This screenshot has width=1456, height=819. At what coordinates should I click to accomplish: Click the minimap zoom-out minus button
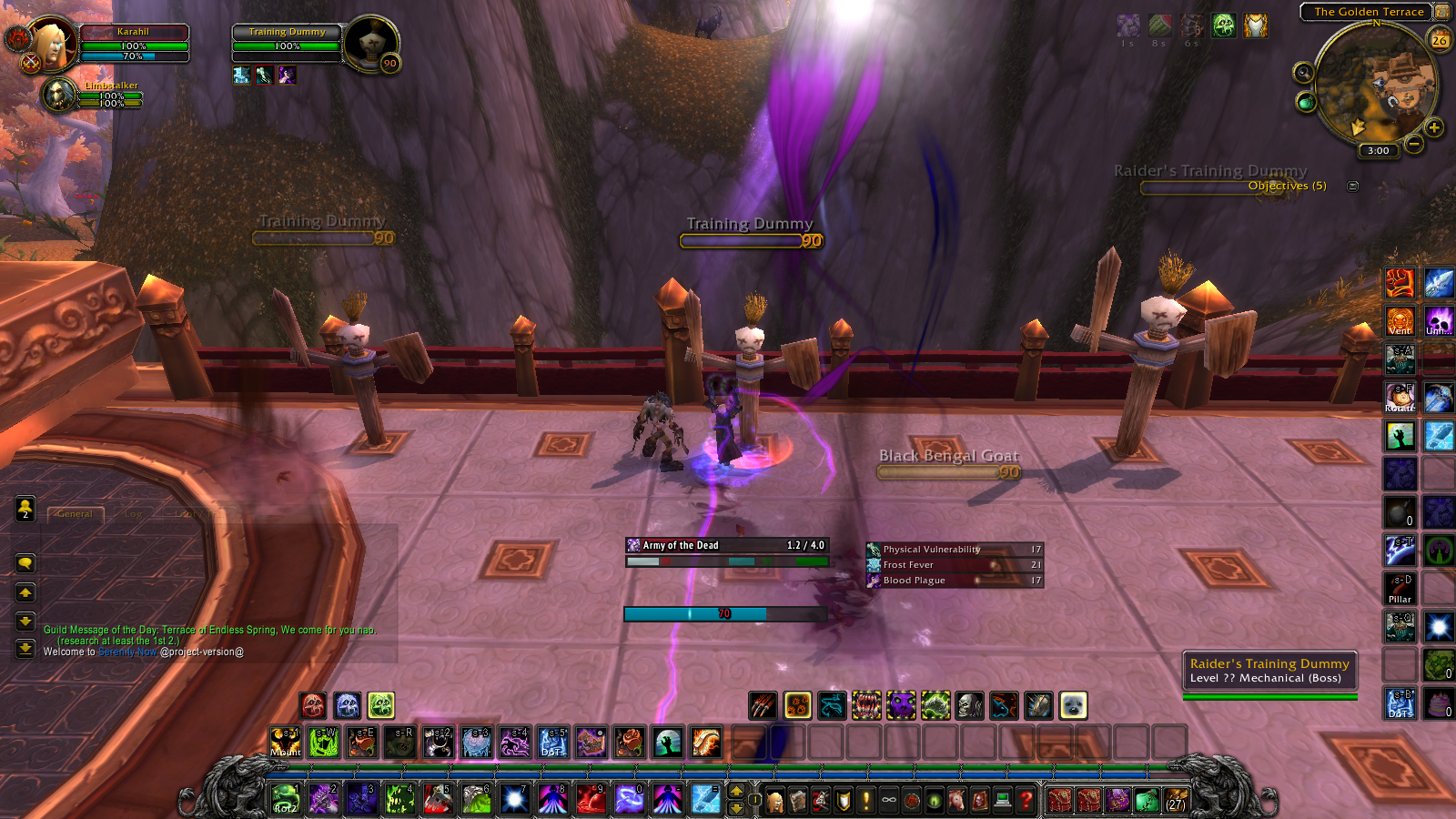[1413, 144]
